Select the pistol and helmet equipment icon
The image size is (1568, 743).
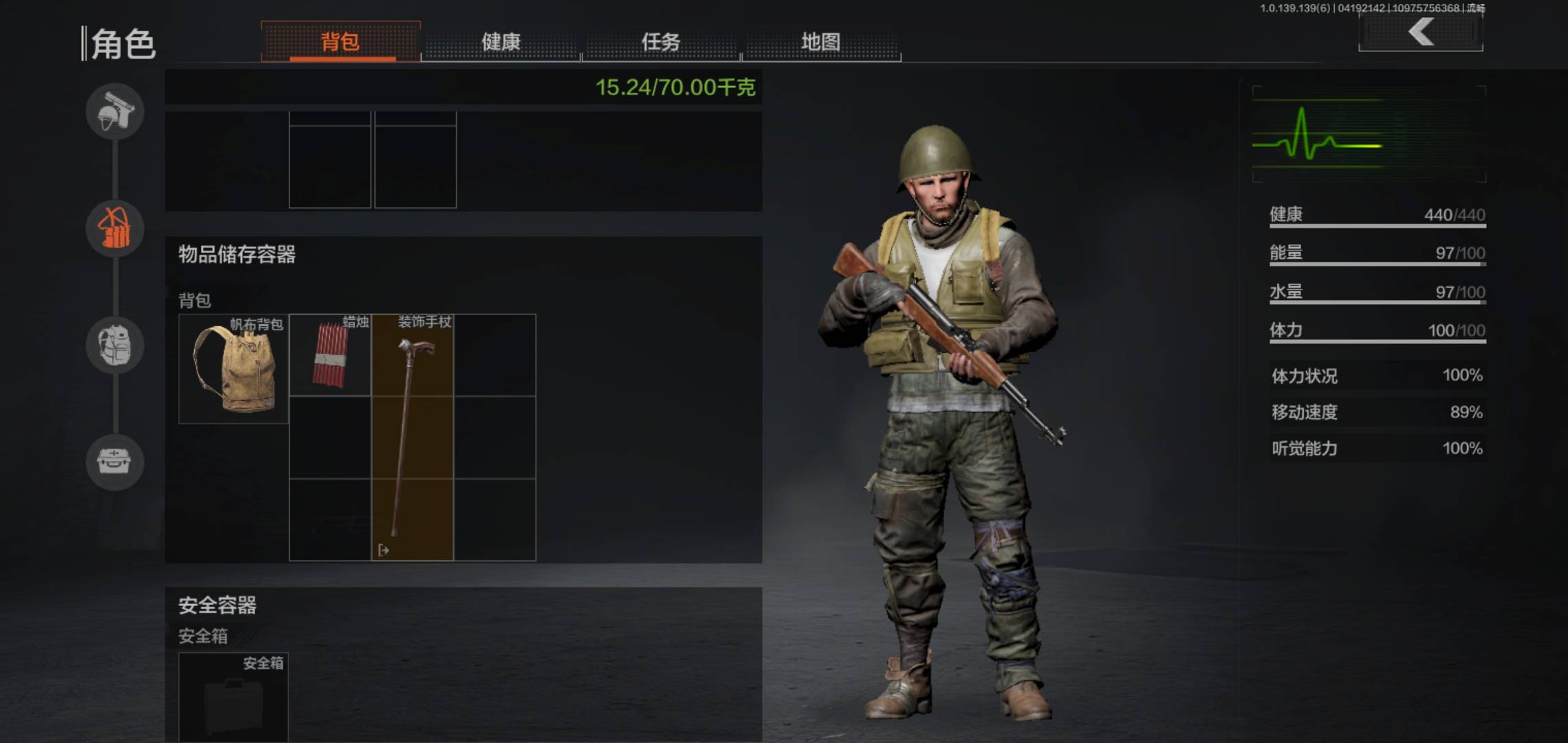[x=115, y=111]
